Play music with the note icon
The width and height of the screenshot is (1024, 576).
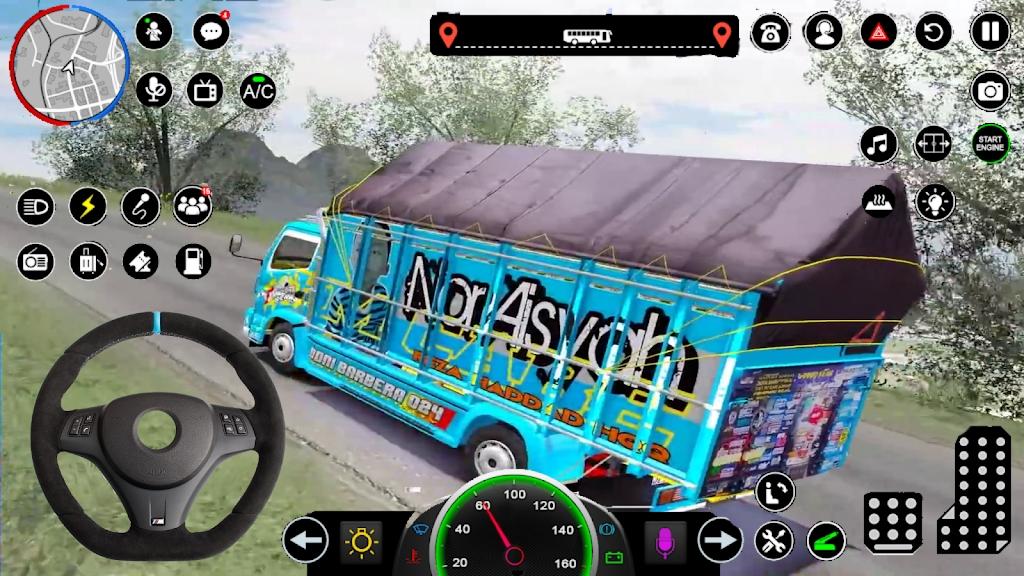878,144
